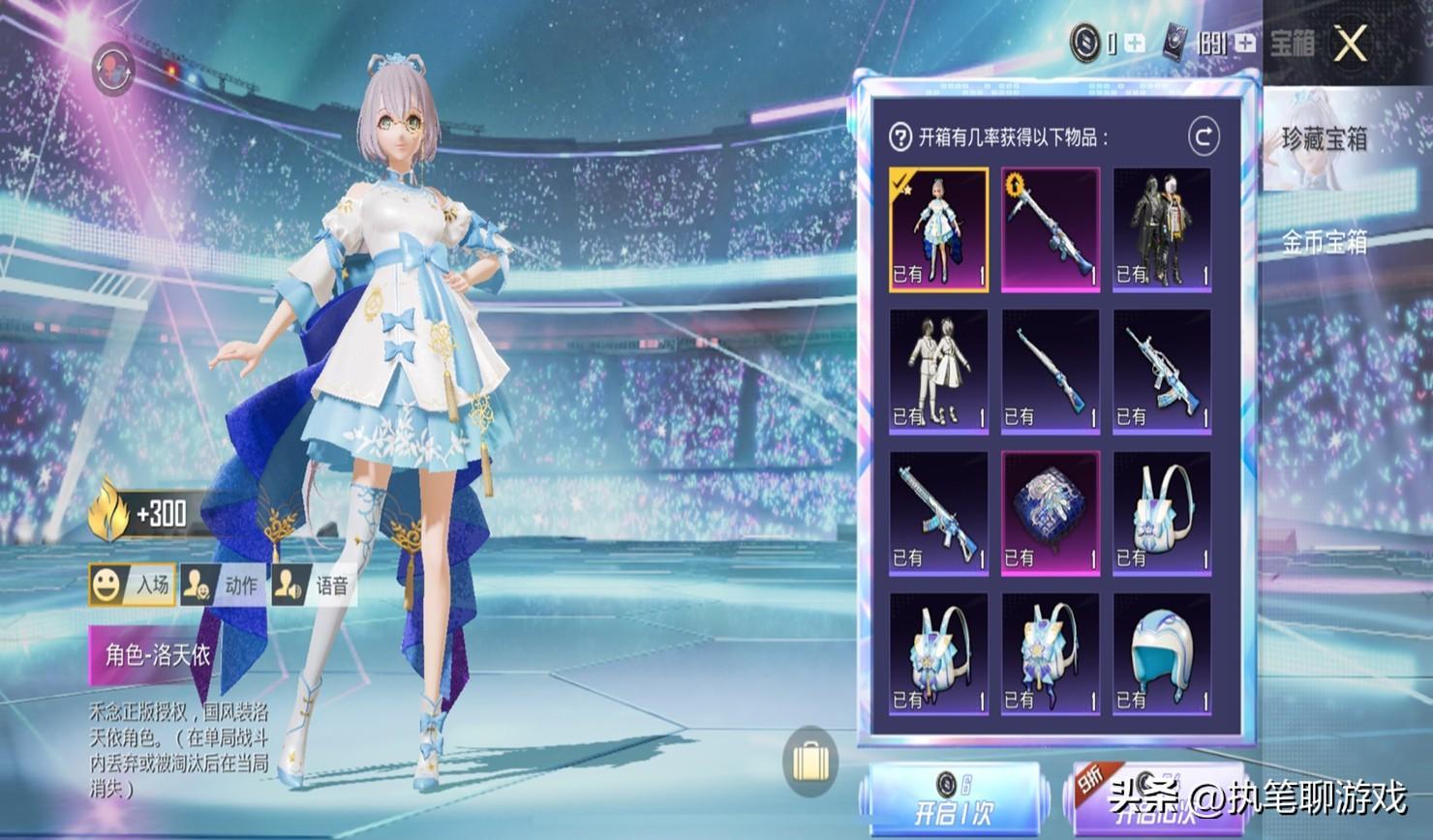Open the suitcase inventory icon

coord(810,762)
